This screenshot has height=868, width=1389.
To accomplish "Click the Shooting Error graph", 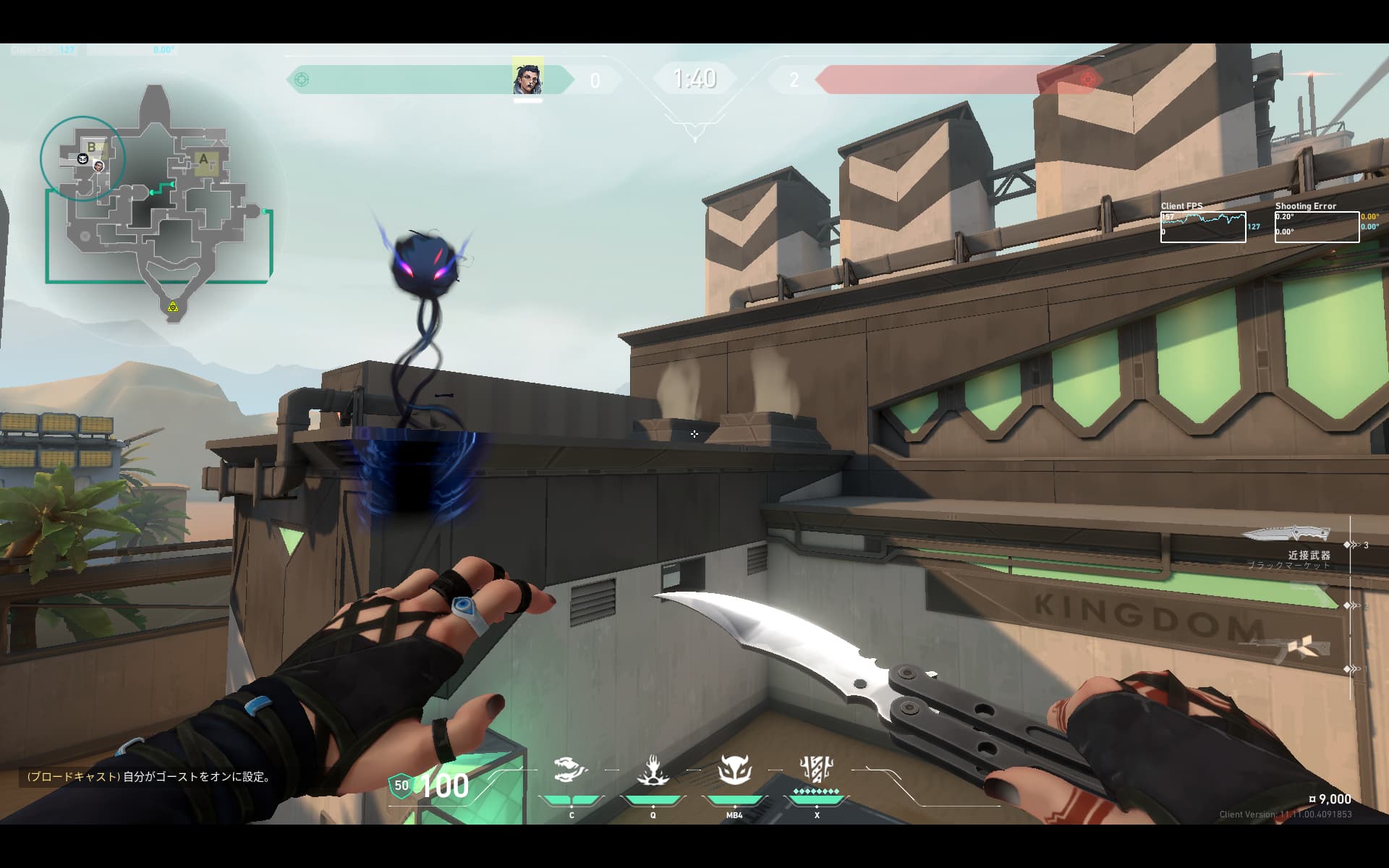I will click(x=1317, y=226).
